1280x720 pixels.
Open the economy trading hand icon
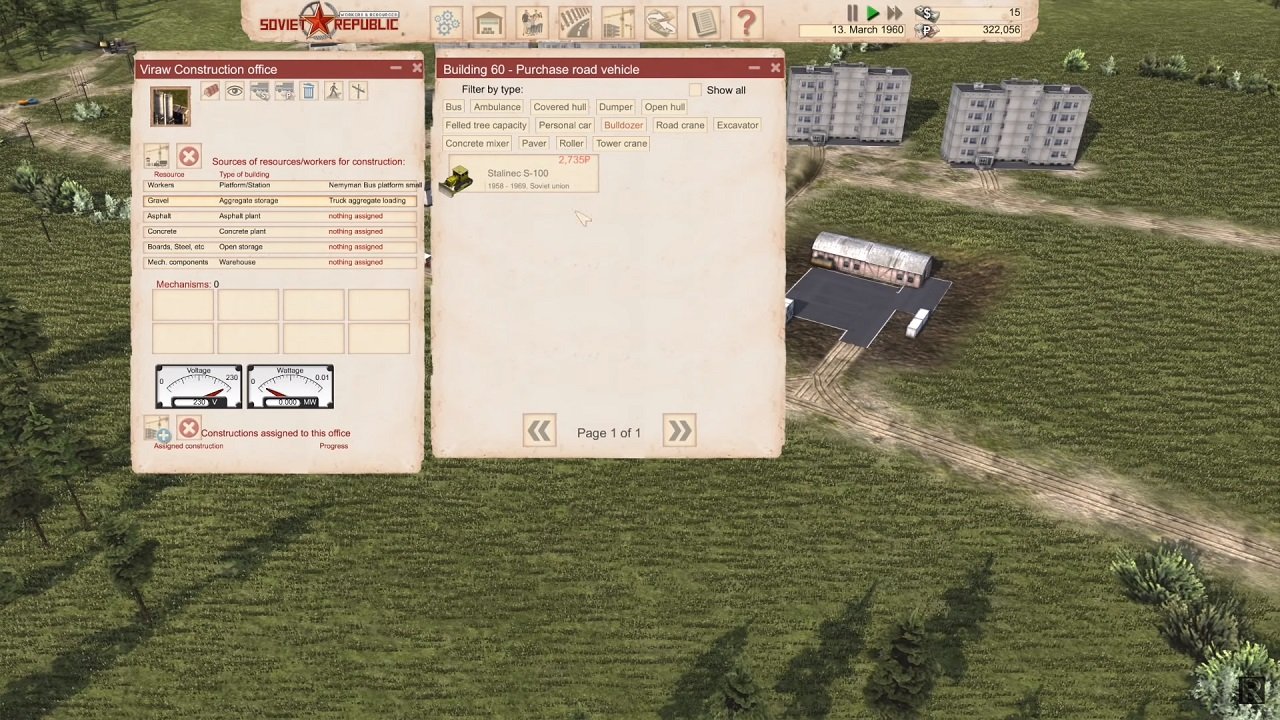point(661,21)
